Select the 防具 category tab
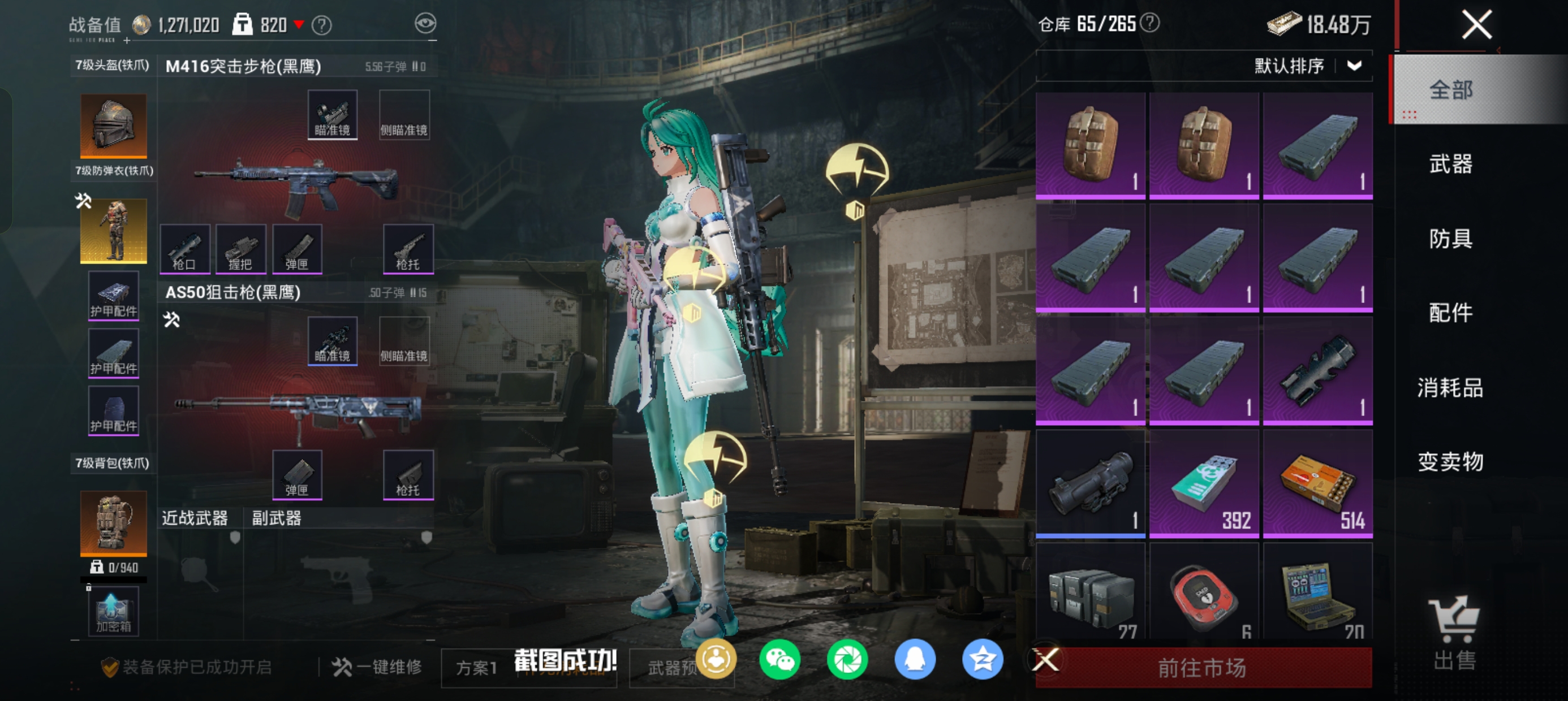 click(x=1450, y=239)
